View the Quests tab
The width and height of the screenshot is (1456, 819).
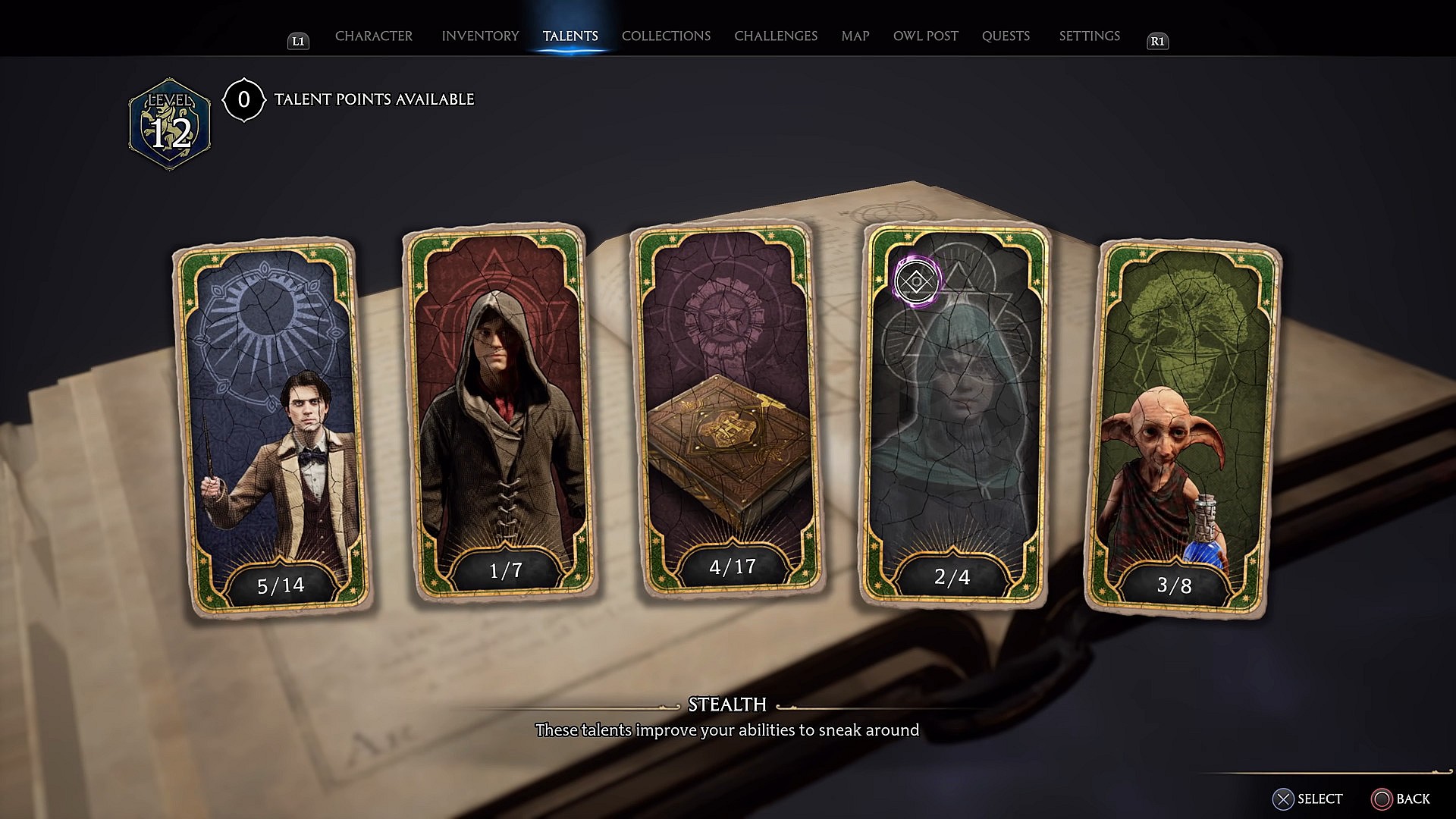(1006, 36)
